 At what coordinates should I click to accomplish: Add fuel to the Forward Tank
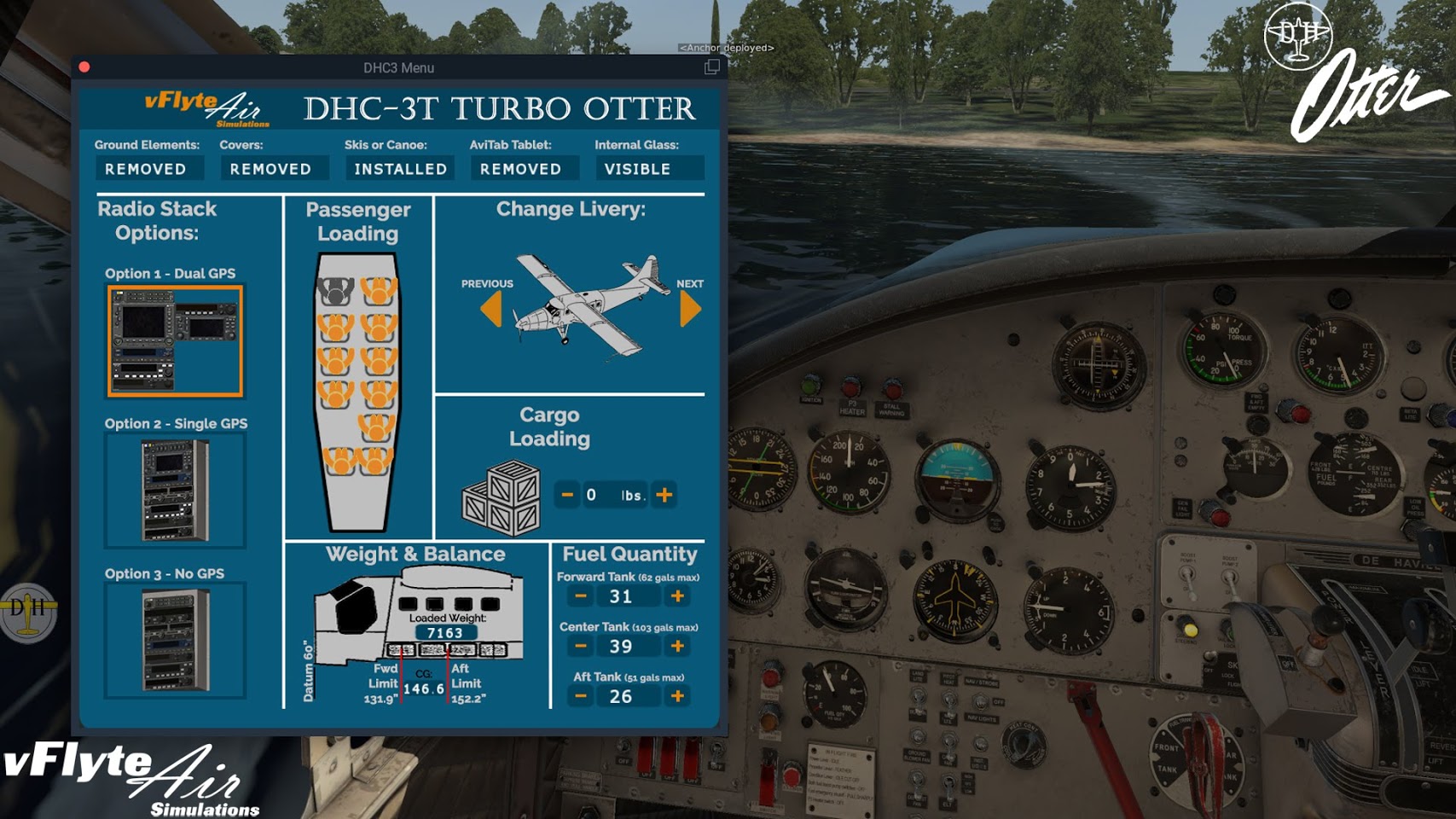click(x=677, y=596)
